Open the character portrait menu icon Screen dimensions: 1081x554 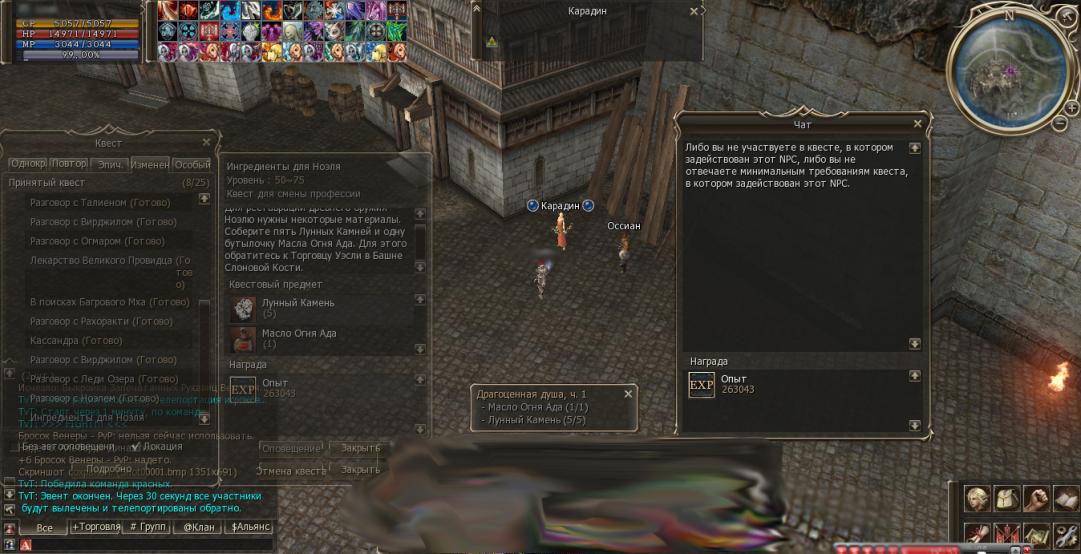[977, 497]
